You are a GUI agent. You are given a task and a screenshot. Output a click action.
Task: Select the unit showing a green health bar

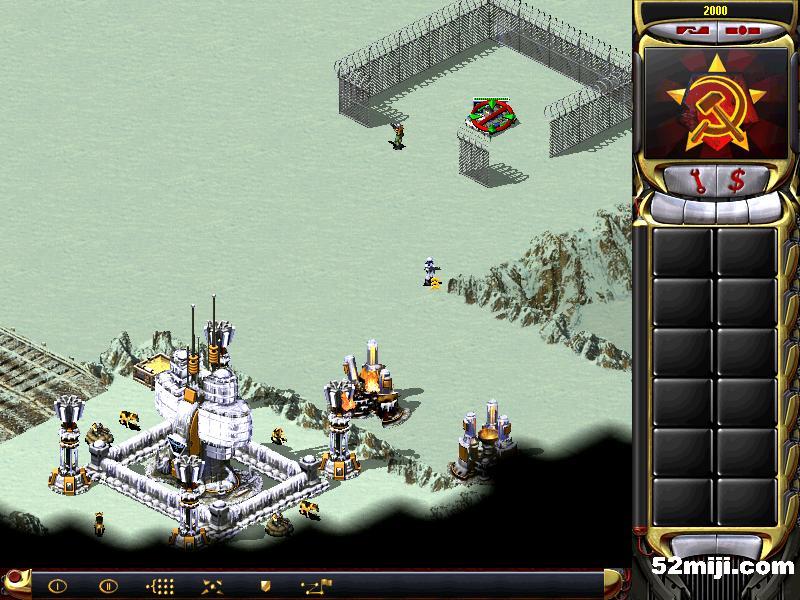[x=490, y=116]
